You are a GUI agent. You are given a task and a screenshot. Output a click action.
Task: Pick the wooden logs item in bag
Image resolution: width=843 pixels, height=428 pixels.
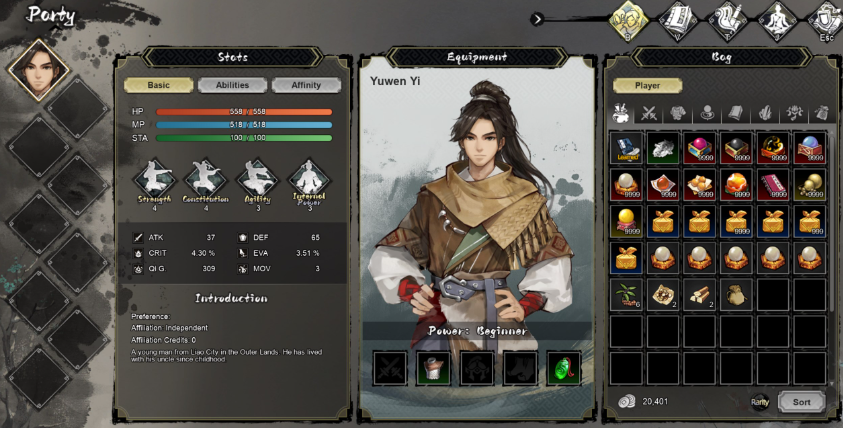(x=699, y=294)
